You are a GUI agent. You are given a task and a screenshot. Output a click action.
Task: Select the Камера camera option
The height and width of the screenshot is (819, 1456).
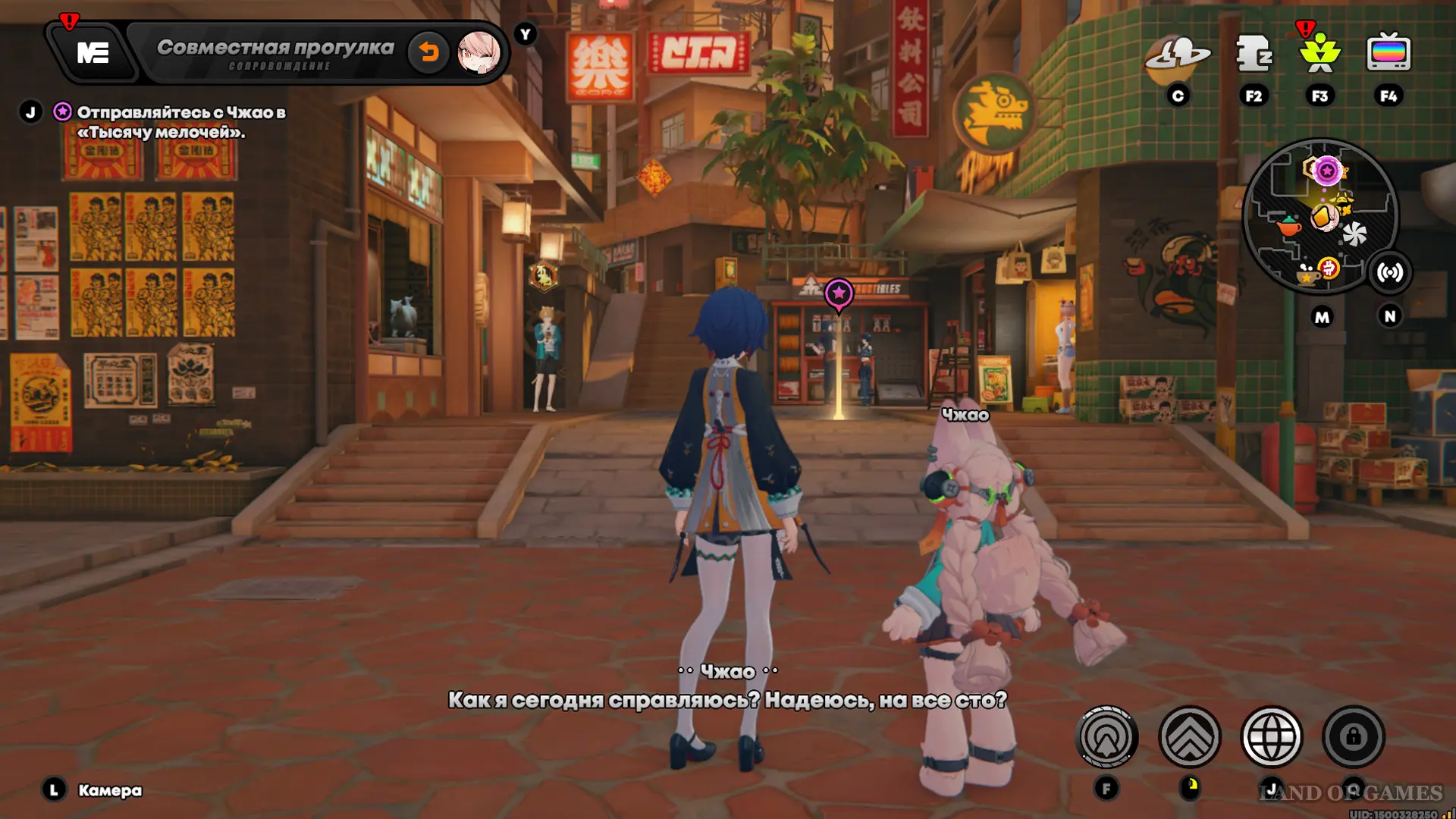point(110,790)
